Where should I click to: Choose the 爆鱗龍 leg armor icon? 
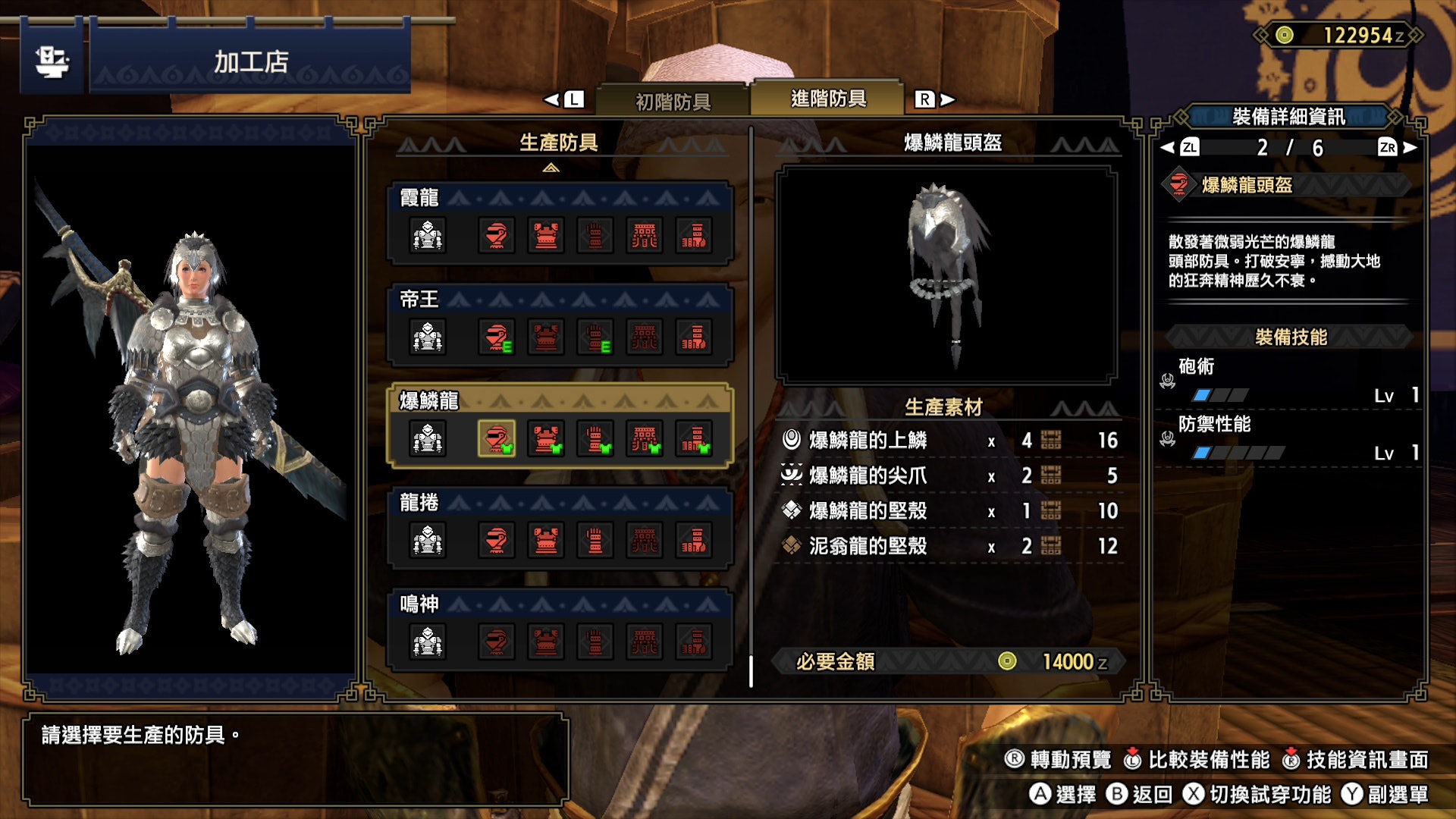click(694, 439)
